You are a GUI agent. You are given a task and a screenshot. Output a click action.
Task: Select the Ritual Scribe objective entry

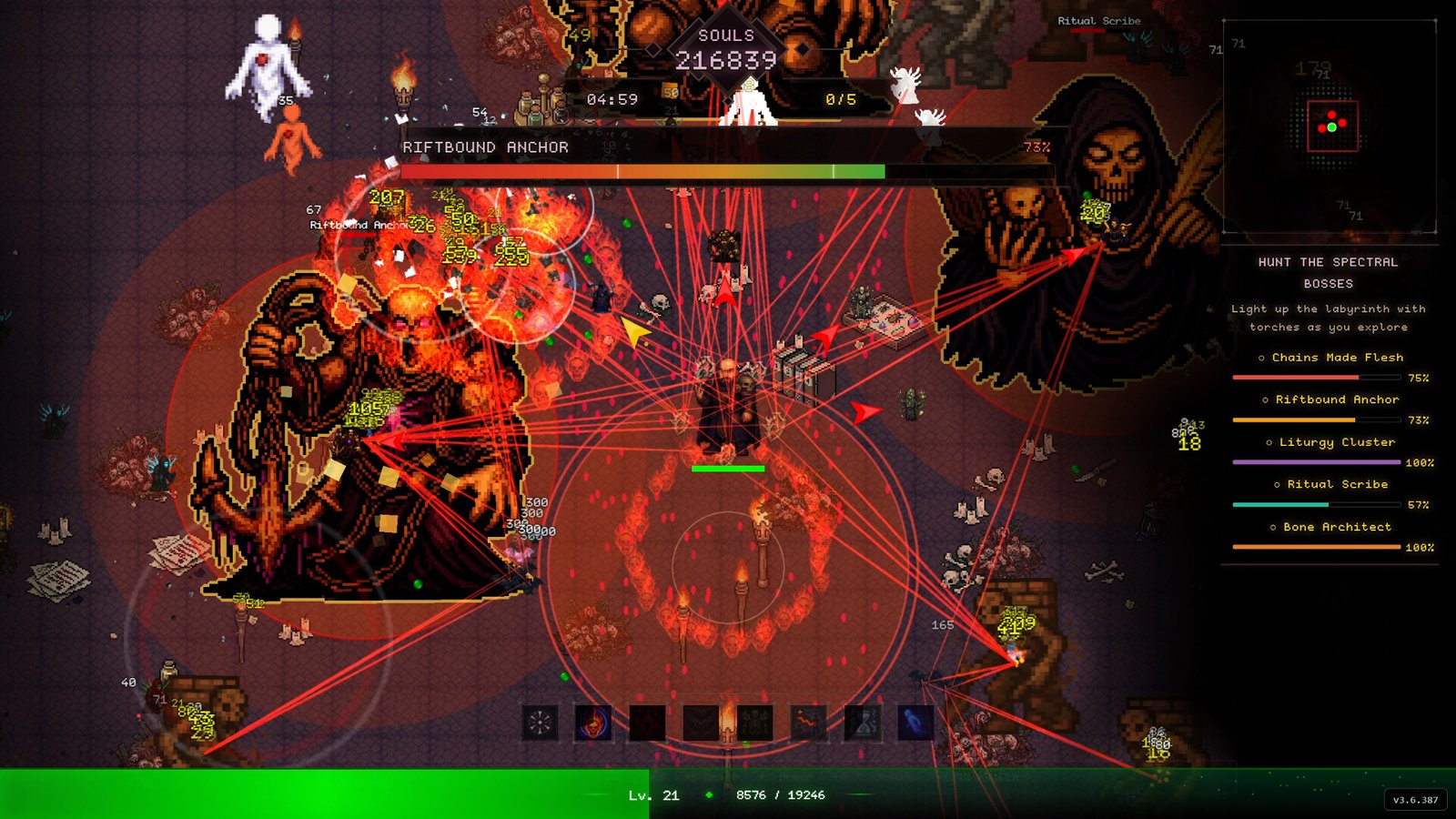coord(1337,484)
